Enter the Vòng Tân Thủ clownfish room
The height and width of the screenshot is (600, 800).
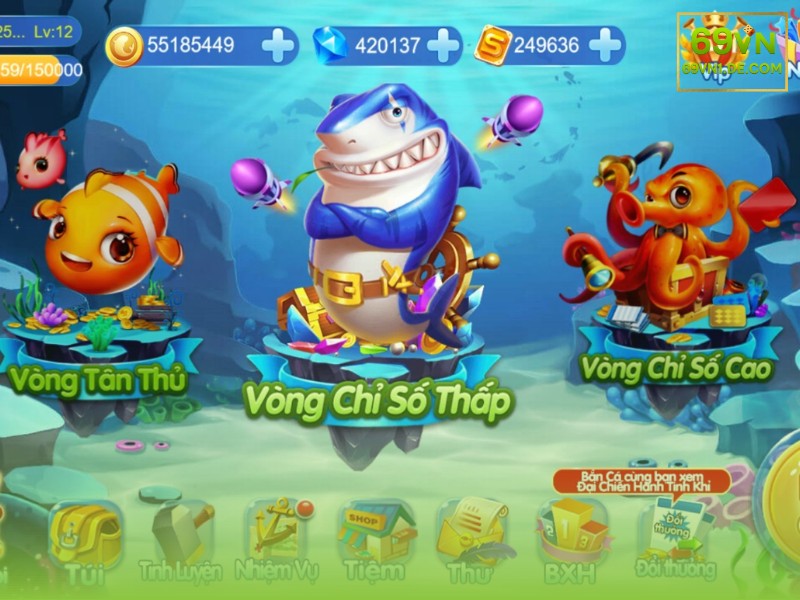[x=100, y=260]
